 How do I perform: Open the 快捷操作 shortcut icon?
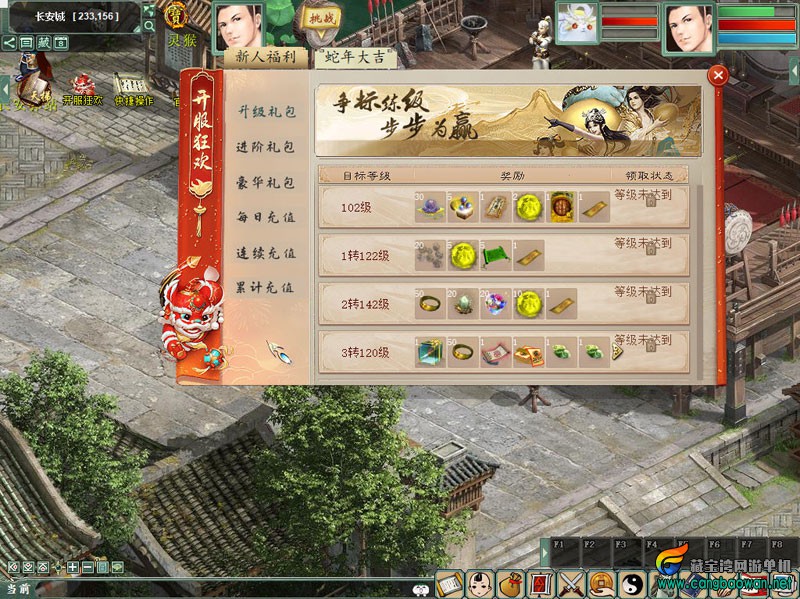pyautogui.click(x=133, y=85)
